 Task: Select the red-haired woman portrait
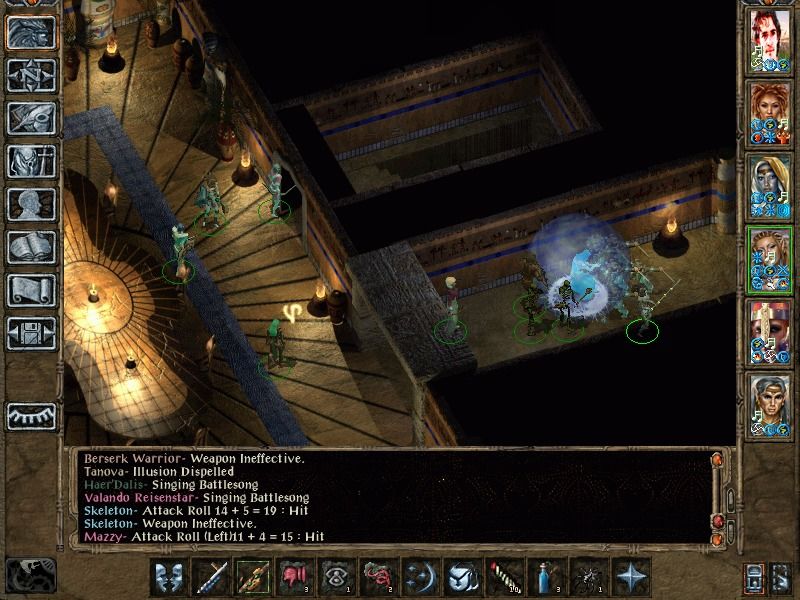pyautogui.click(x=770, y=112)
